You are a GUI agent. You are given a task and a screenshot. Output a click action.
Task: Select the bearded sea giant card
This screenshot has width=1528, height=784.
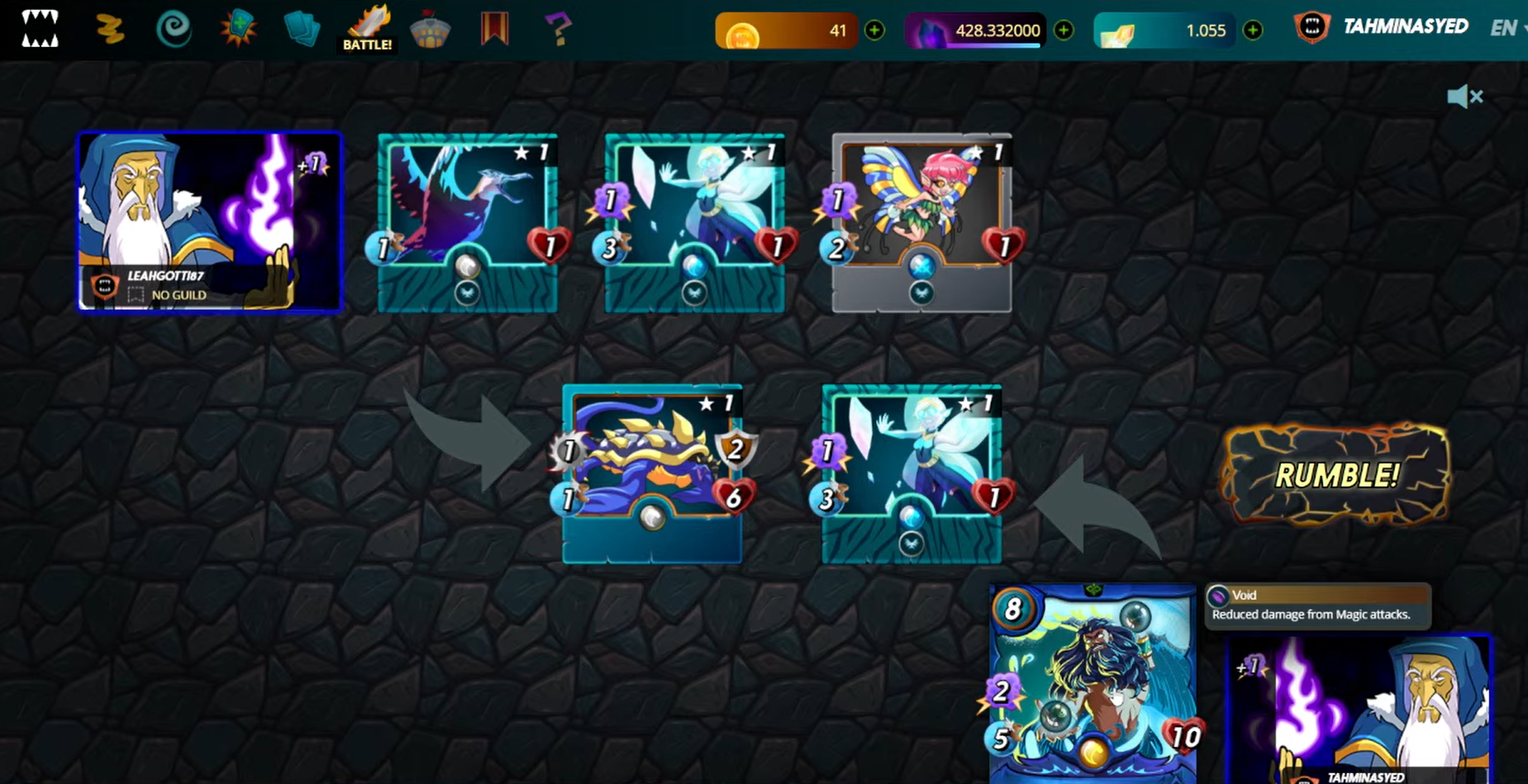tap(1092, 682)
